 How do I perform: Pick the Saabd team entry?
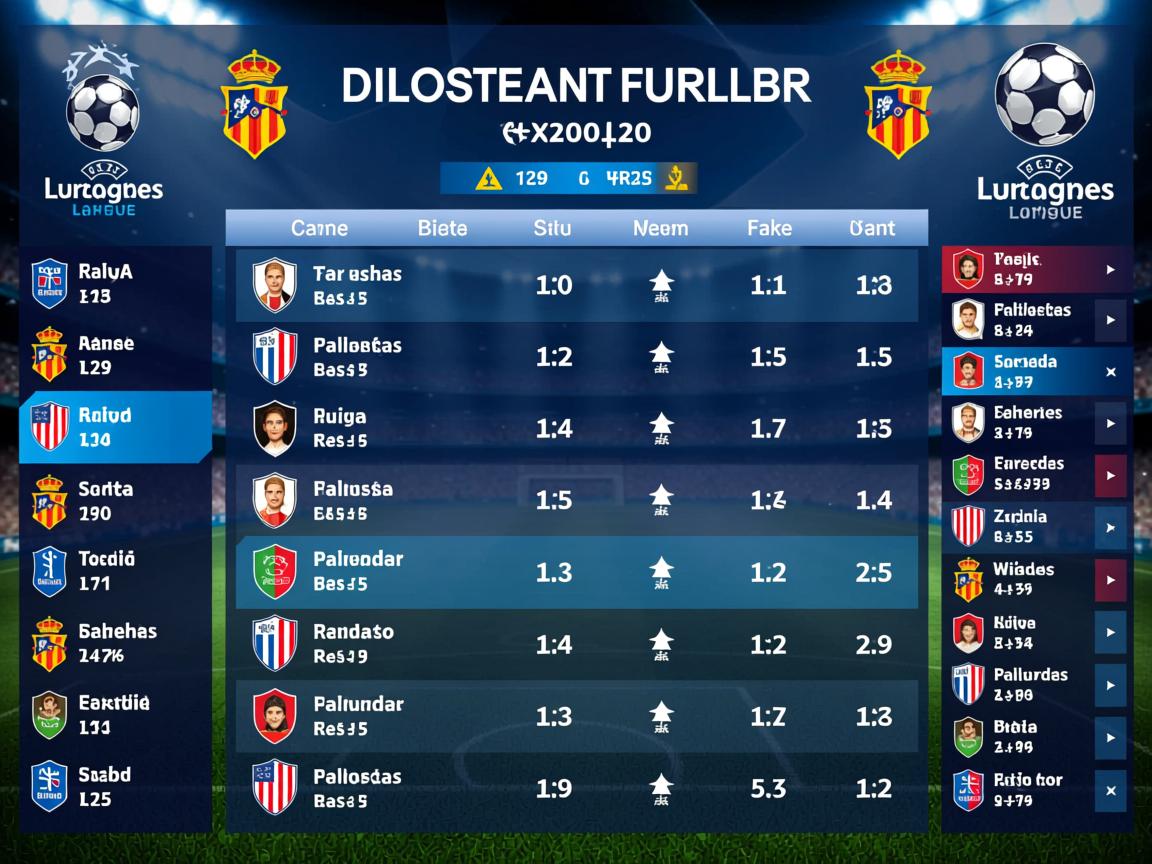(115, 786)
